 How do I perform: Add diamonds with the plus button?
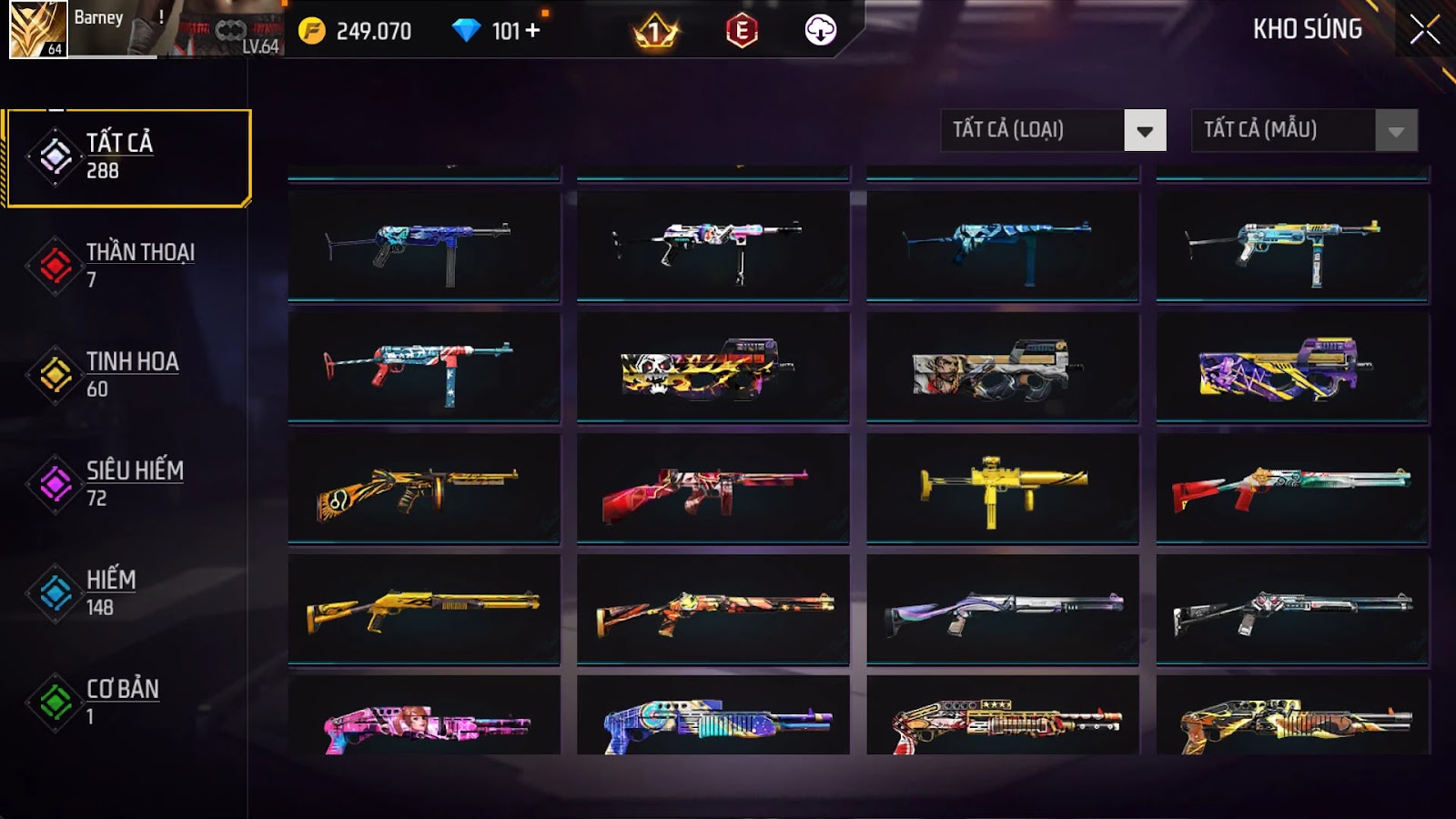coord(532,31)
